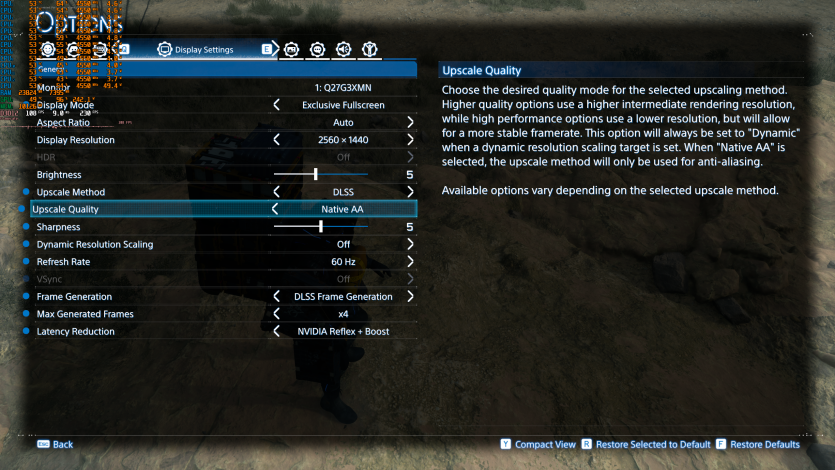Click right arrow for Frame Generation
Screen dimensions: 835x470
coord(410,296)
